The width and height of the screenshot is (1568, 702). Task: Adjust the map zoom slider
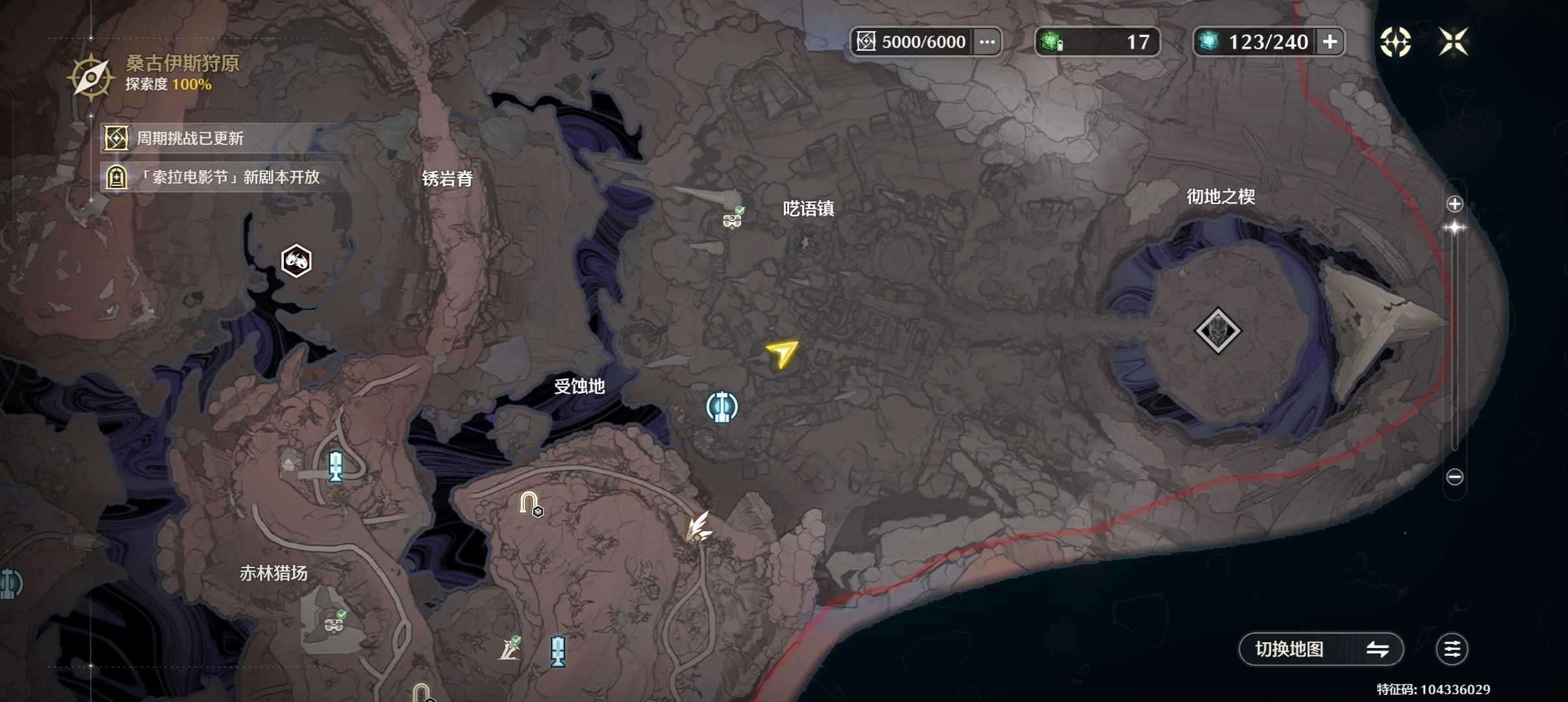(1456, 227)
